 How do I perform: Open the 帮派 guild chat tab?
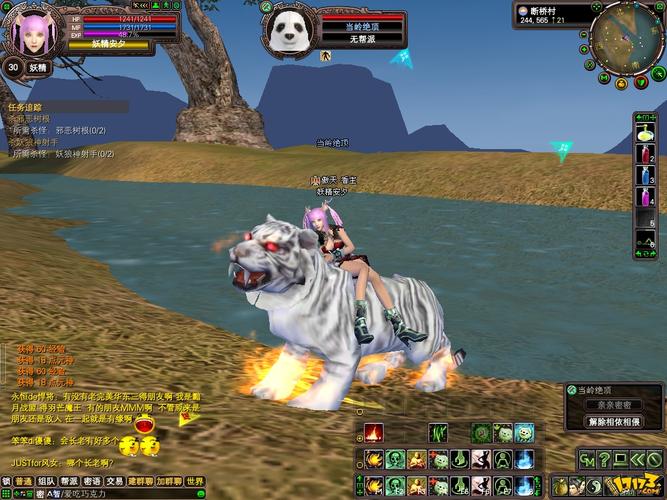point(69,481)
